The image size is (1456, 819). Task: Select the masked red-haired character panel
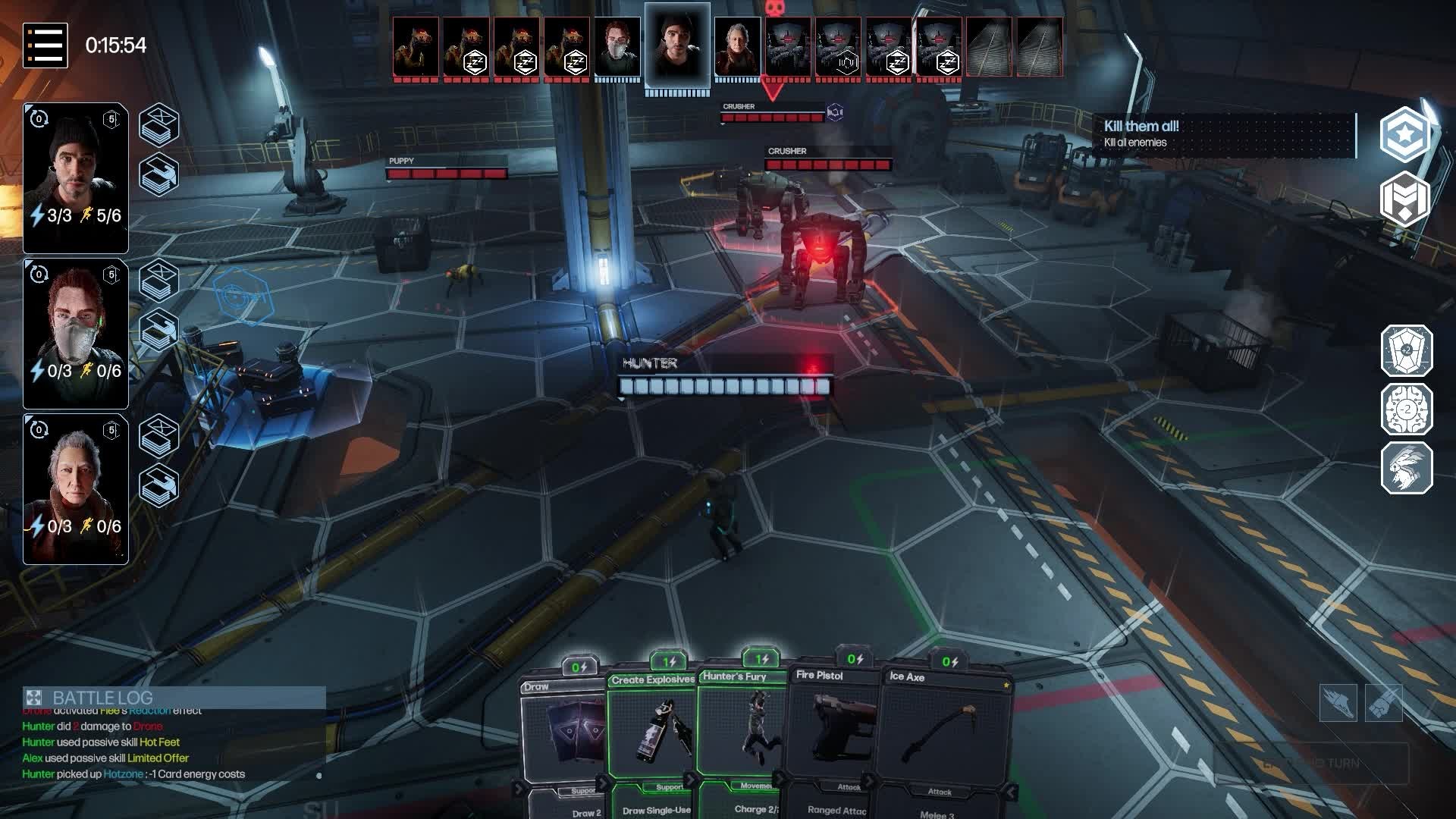tap(76, 334)
